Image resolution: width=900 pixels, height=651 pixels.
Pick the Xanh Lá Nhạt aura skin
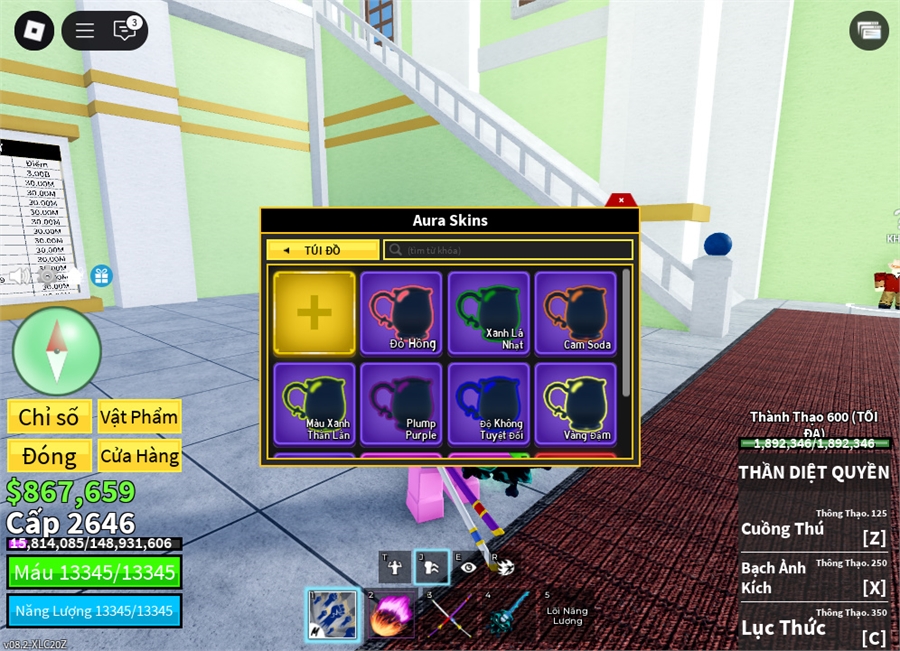click(488, 313)
